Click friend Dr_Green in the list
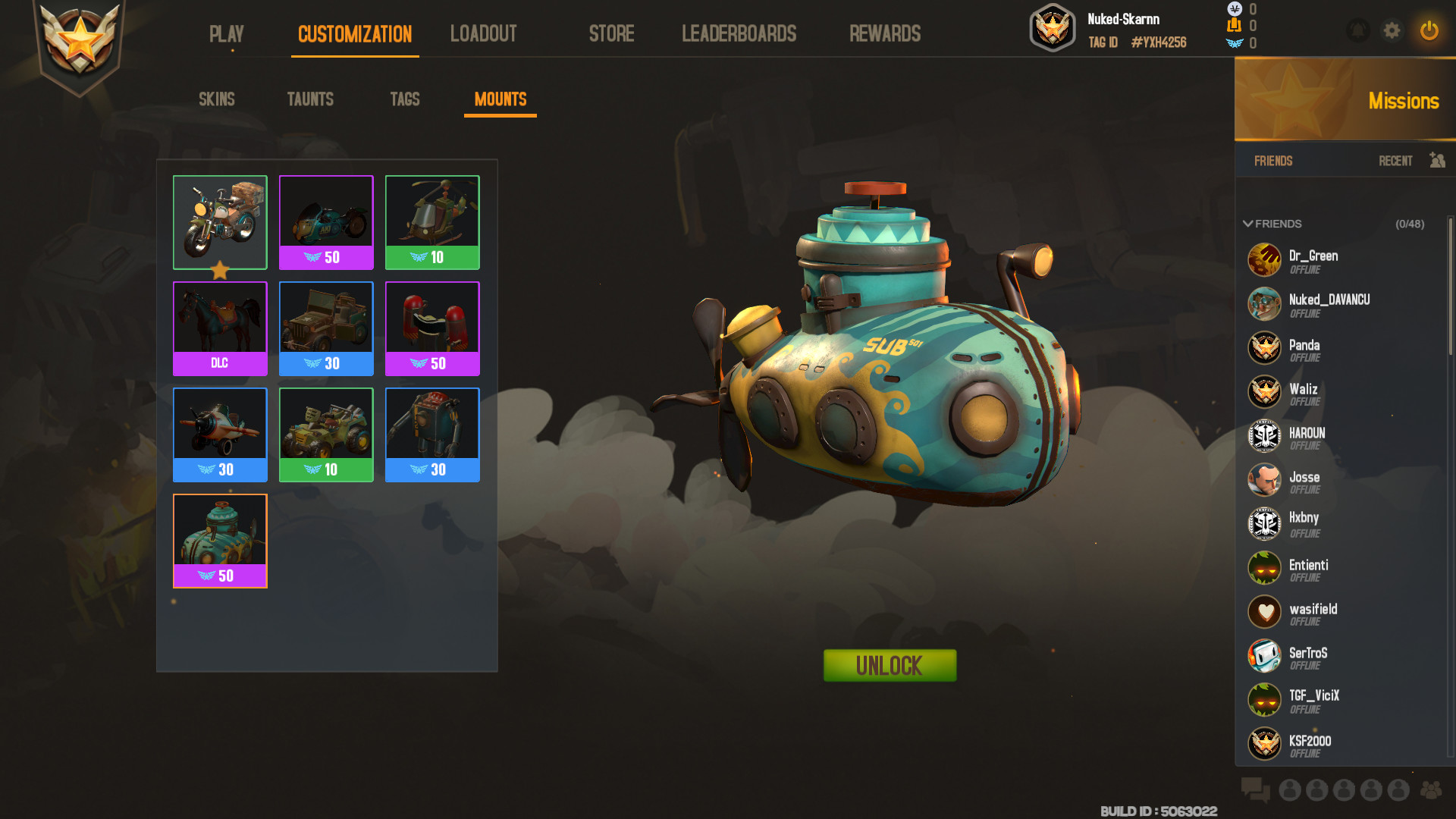1456x819 pixels. click(1314, 260)
